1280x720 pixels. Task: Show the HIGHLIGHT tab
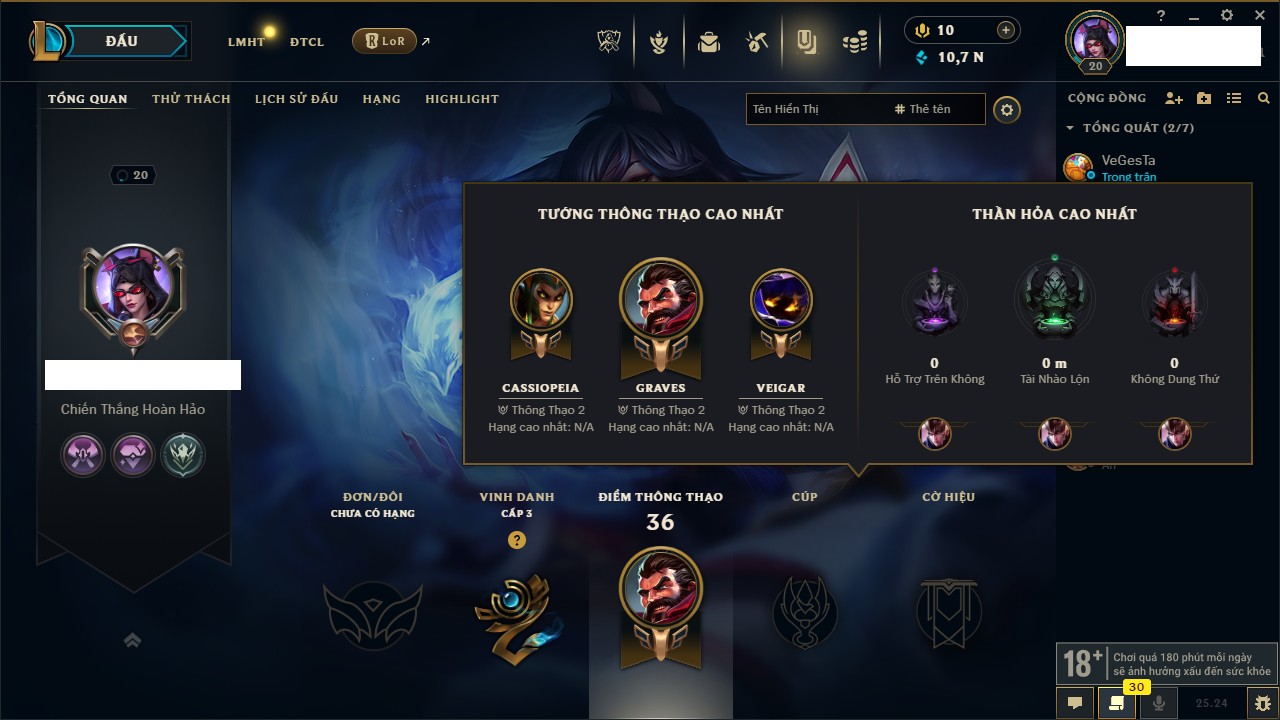[461, 99]
